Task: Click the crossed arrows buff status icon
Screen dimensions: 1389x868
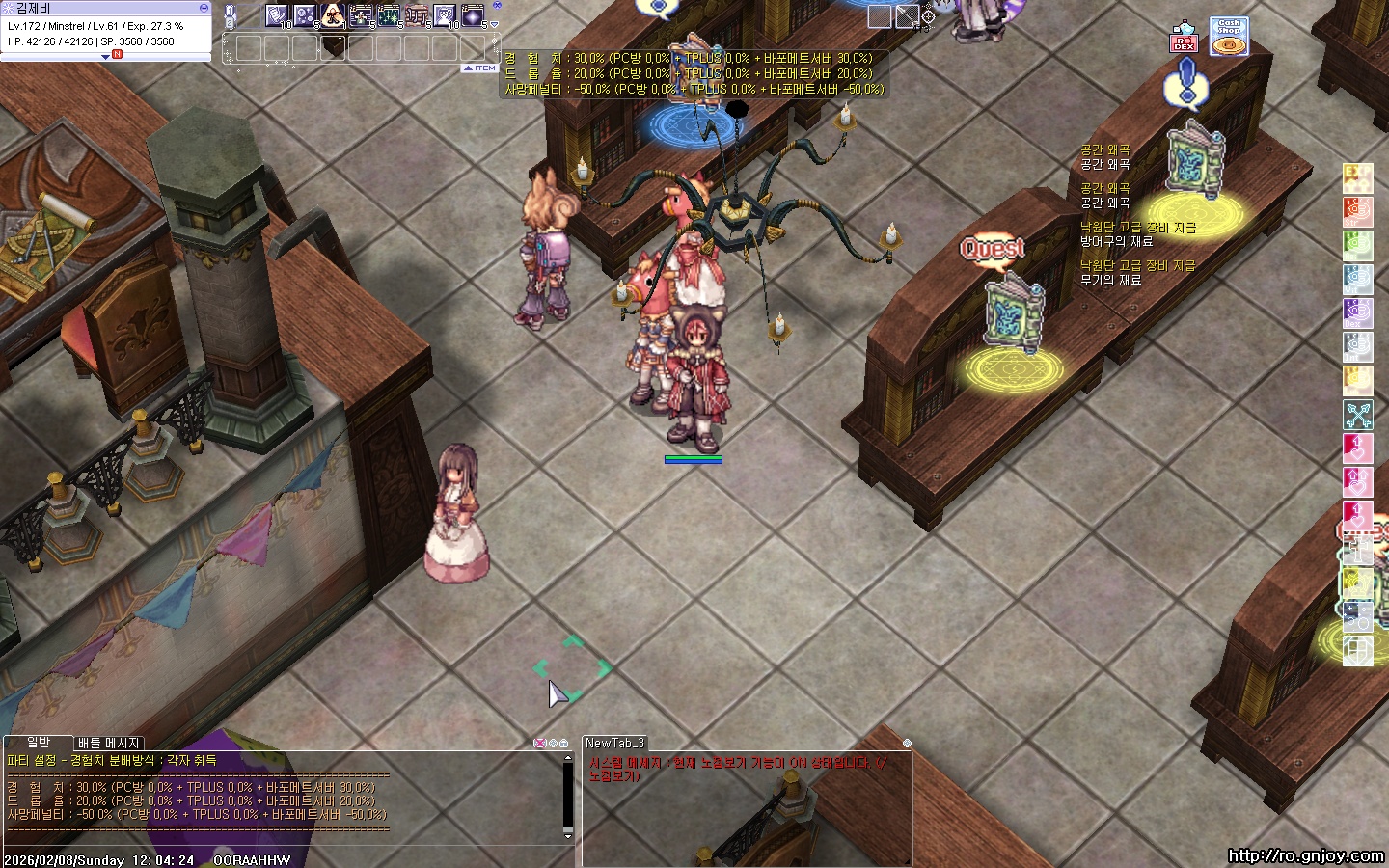Action: (x=1358, y=415)
